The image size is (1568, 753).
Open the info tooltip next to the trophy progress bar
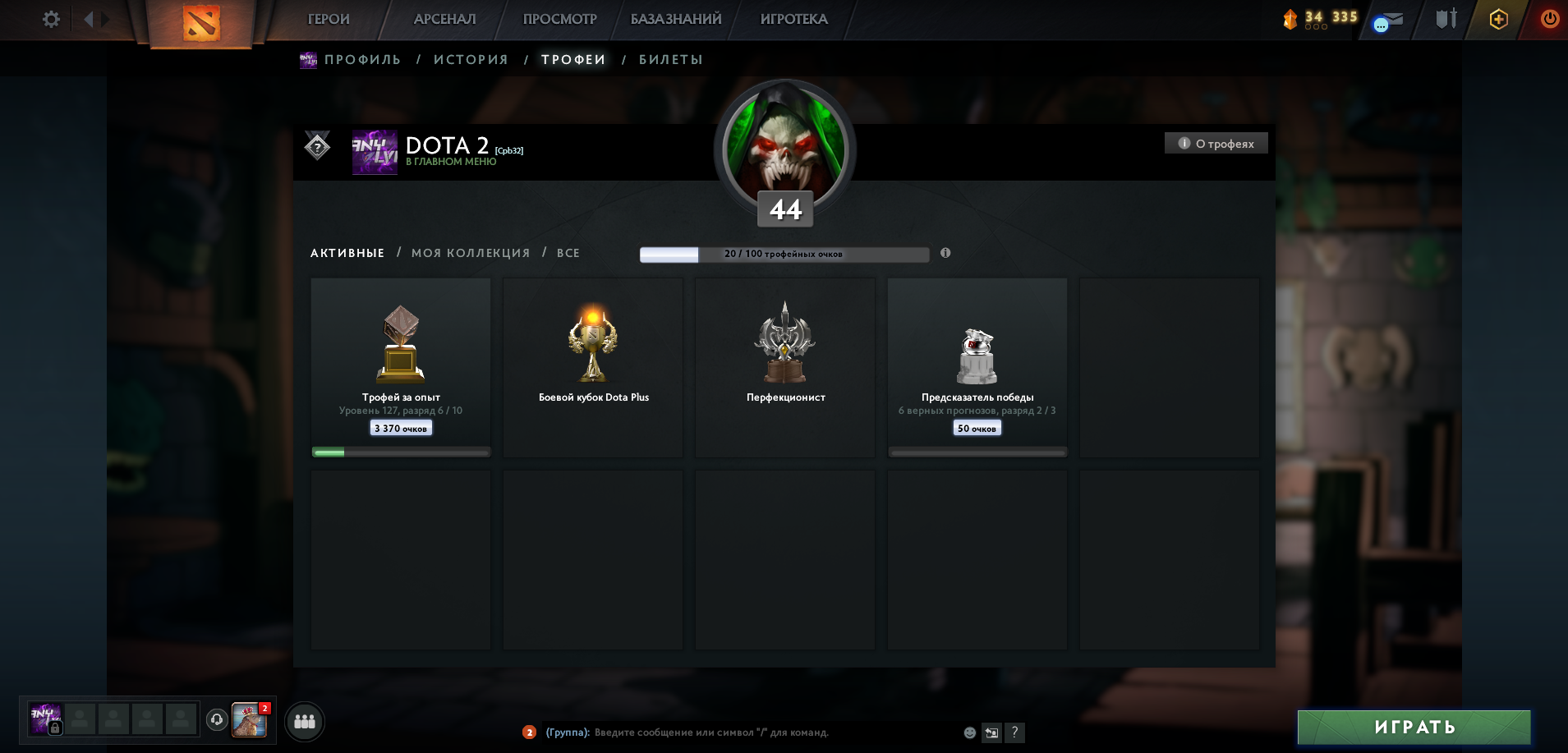[945, 254]
